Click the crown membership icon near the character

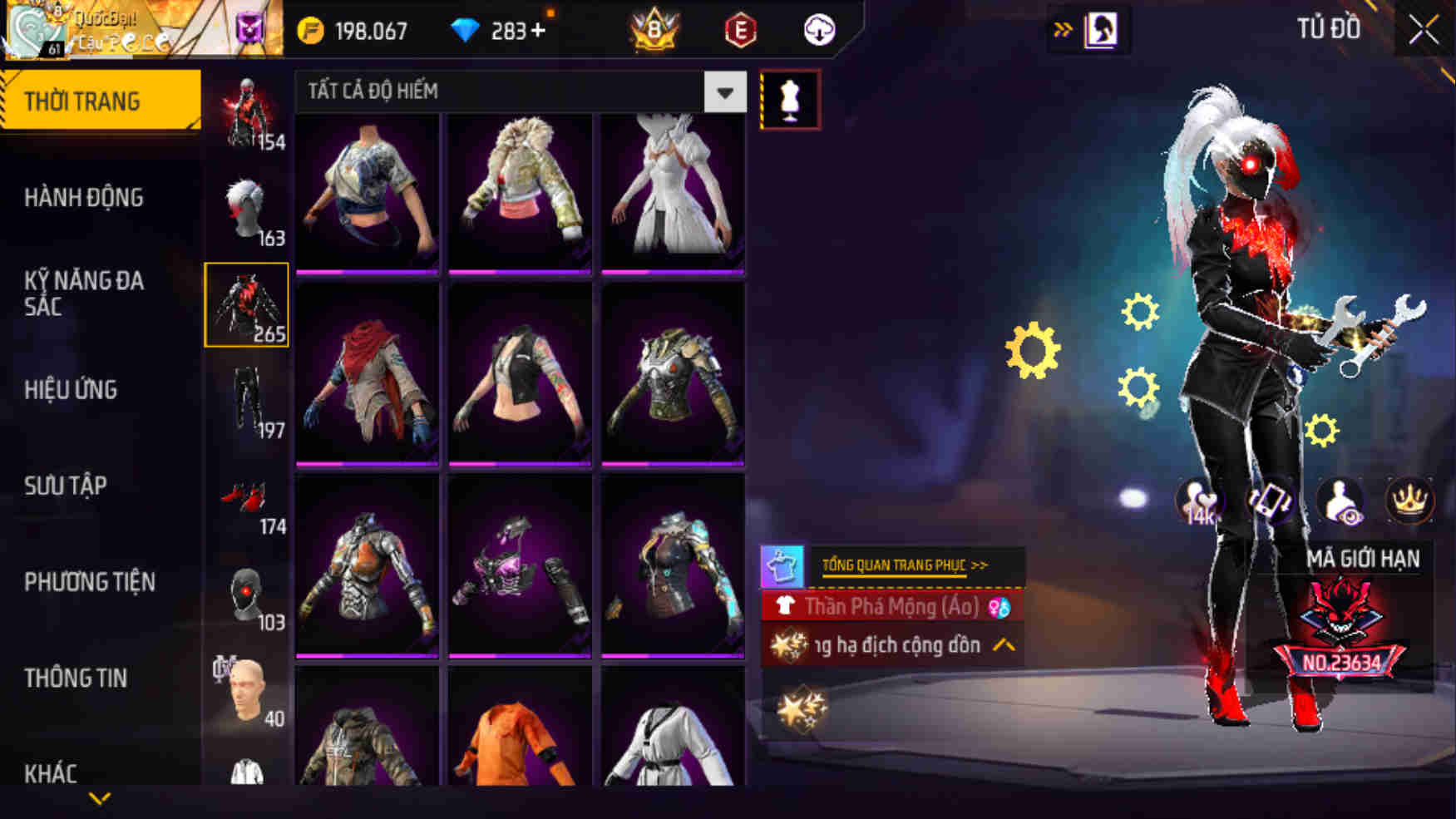tap(1411, 500)
